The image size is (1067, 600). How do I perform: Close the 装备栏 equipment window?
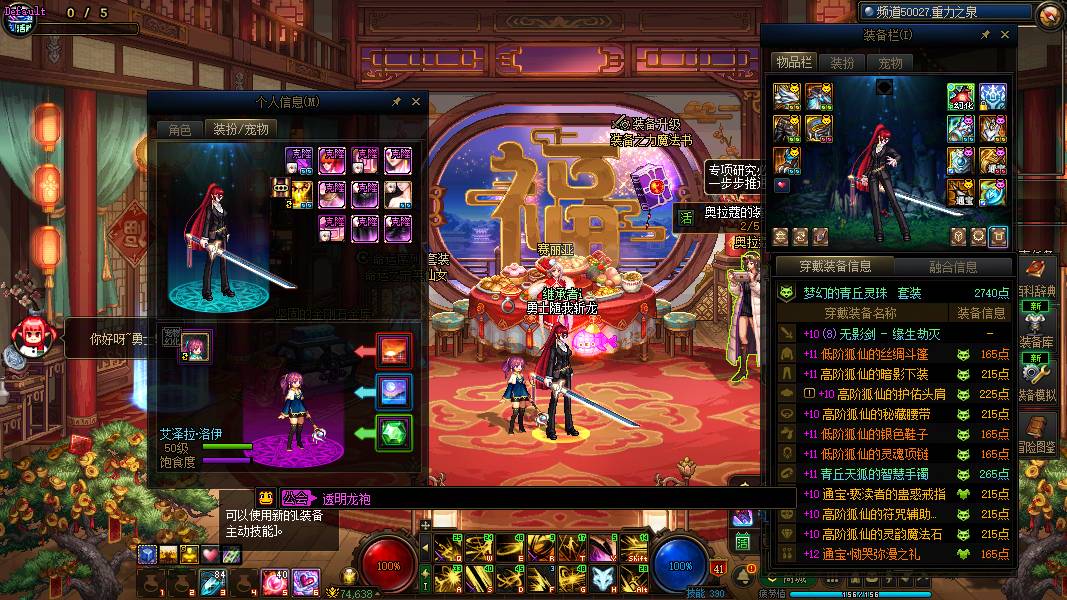(x=1005, y=35)
